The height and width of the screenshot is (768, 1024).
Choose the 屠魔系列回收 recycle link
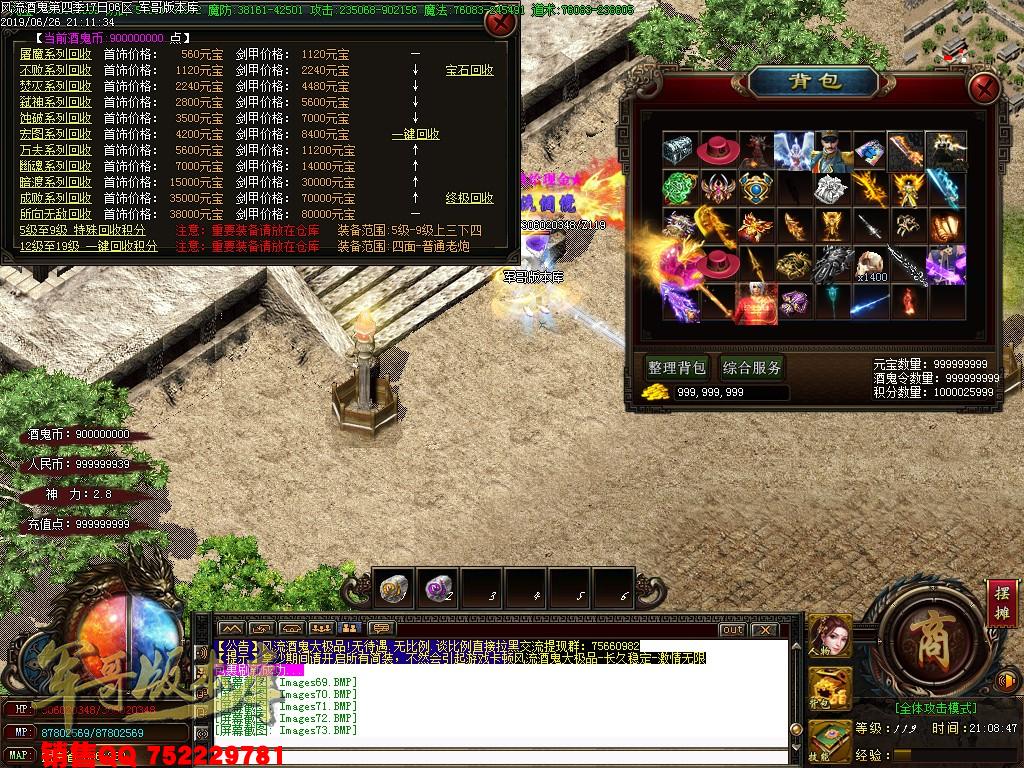55,54
